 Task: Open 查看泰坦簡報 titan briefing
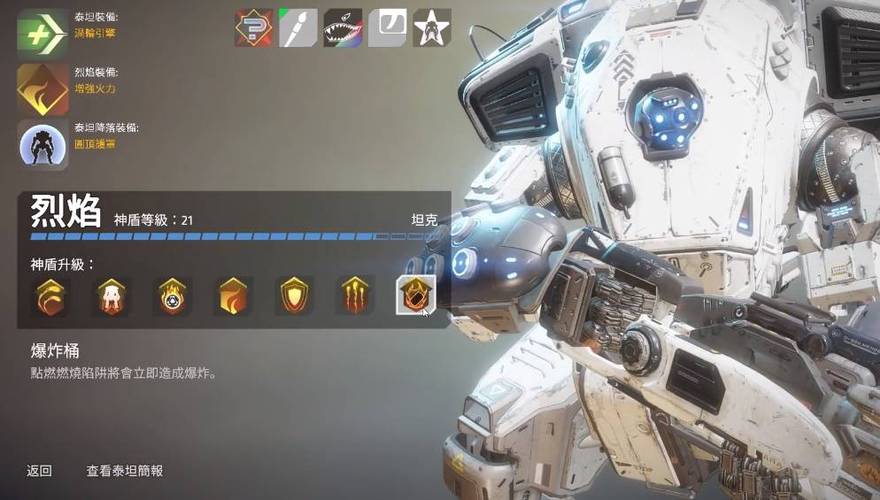[124, 470]
